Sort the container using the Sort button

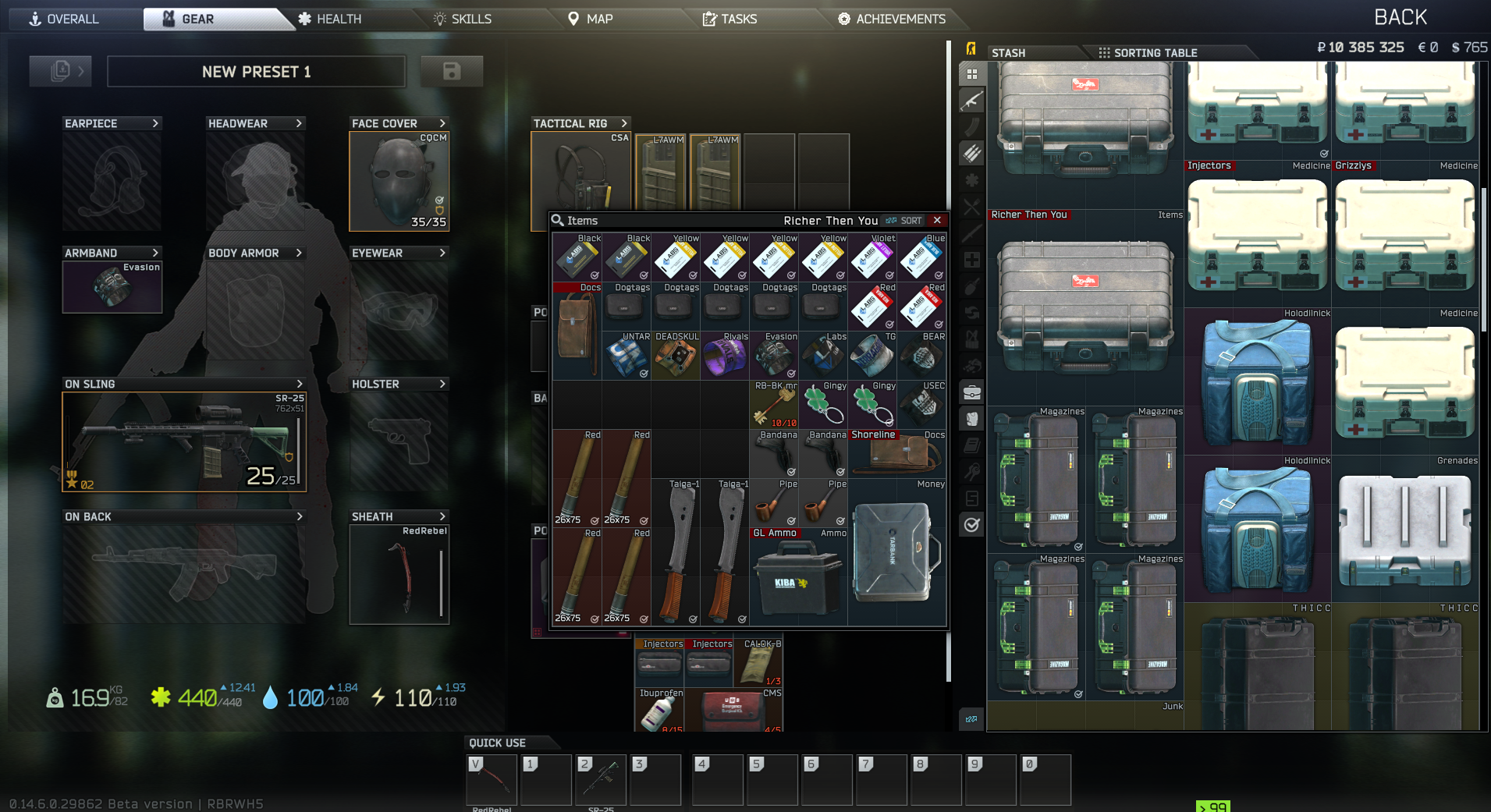(x=904, y=221)
